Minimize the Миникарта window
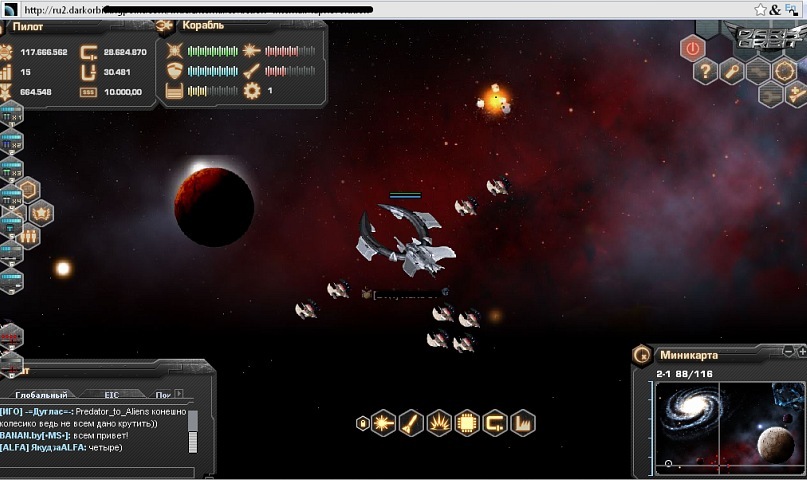The image size is (807, 480). click(x=788, y=352)
